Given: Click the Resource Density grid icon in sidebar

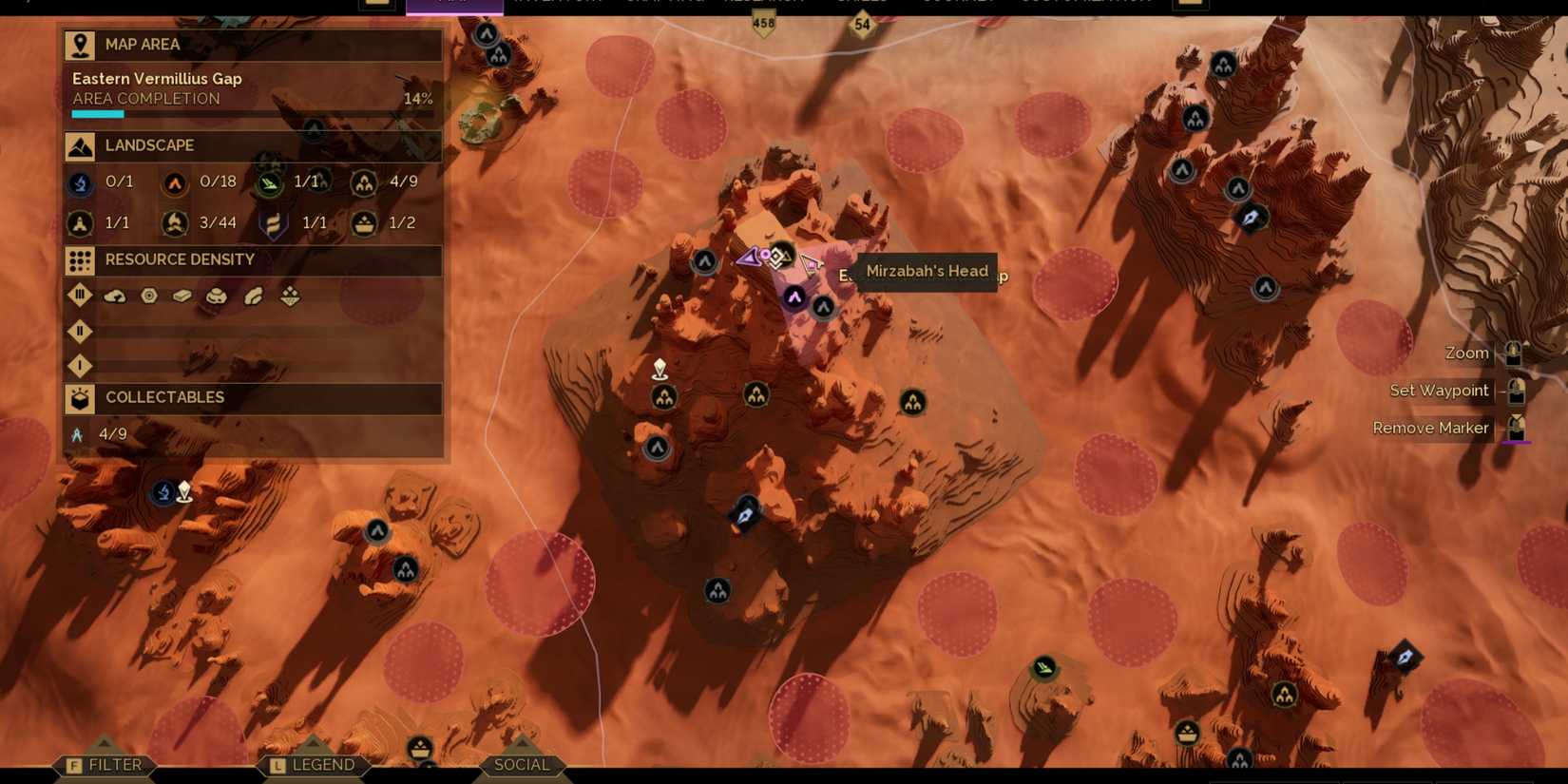Looking at the screenshot, I should point(80,259).
